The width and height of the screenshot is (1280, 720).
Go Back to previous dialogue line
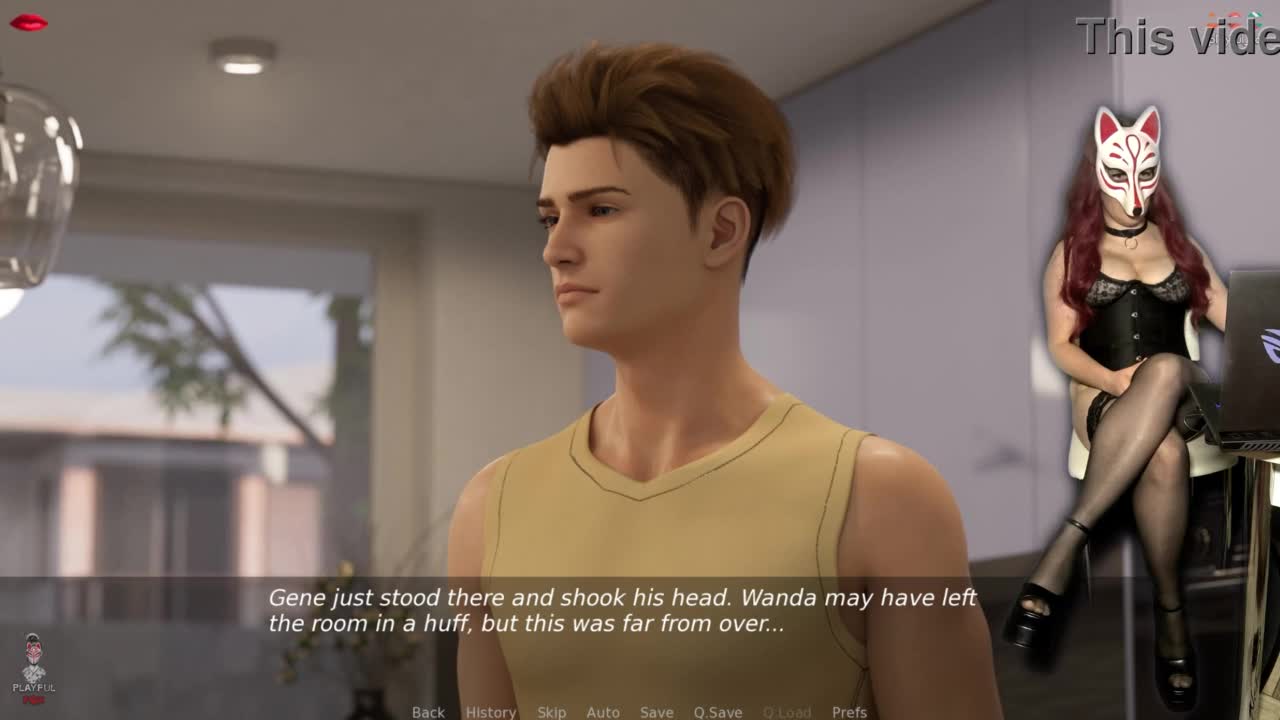pyautogui.click(x=428, y=712)
